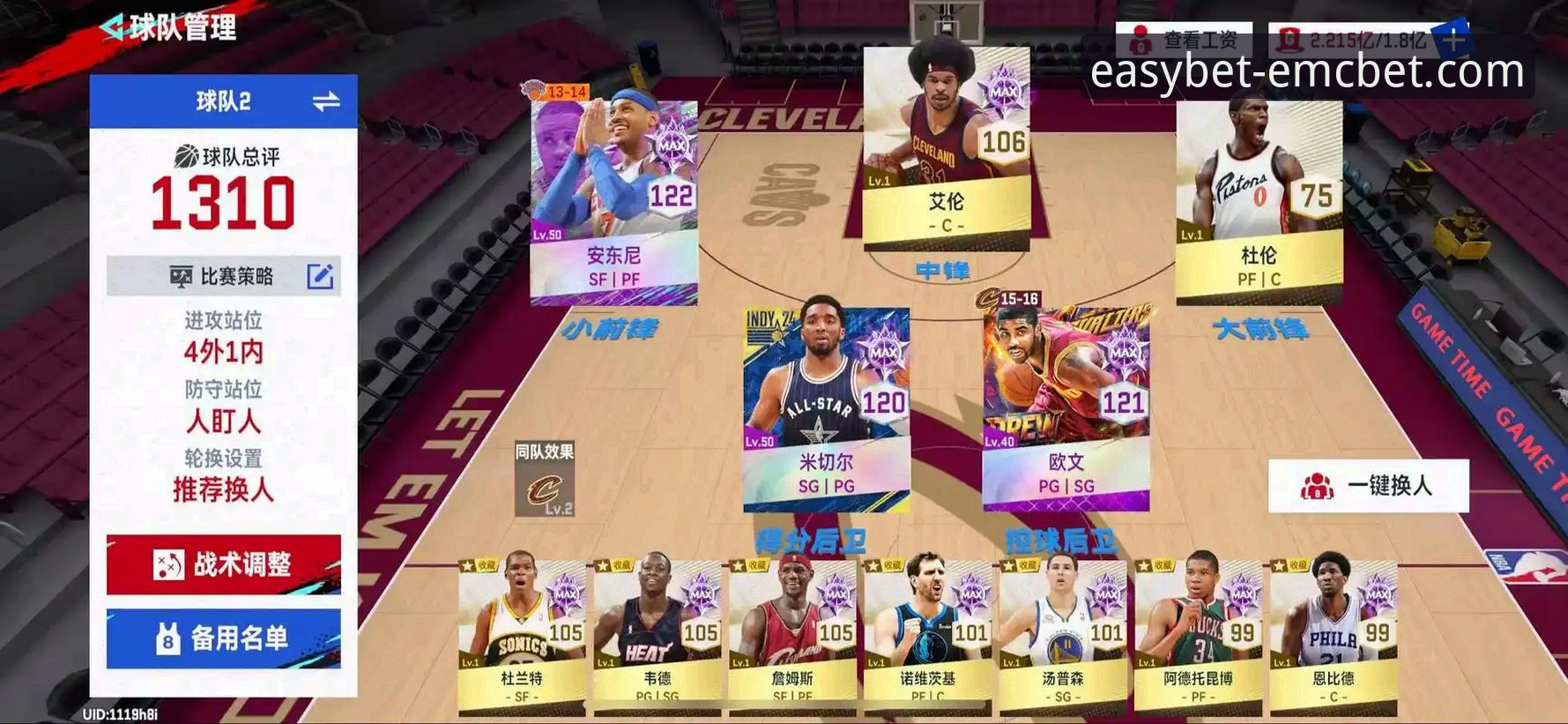This screenshot has height=724, width=1568.
Task: Open the 备用名单 reserve roster
Action: [224, 638]
